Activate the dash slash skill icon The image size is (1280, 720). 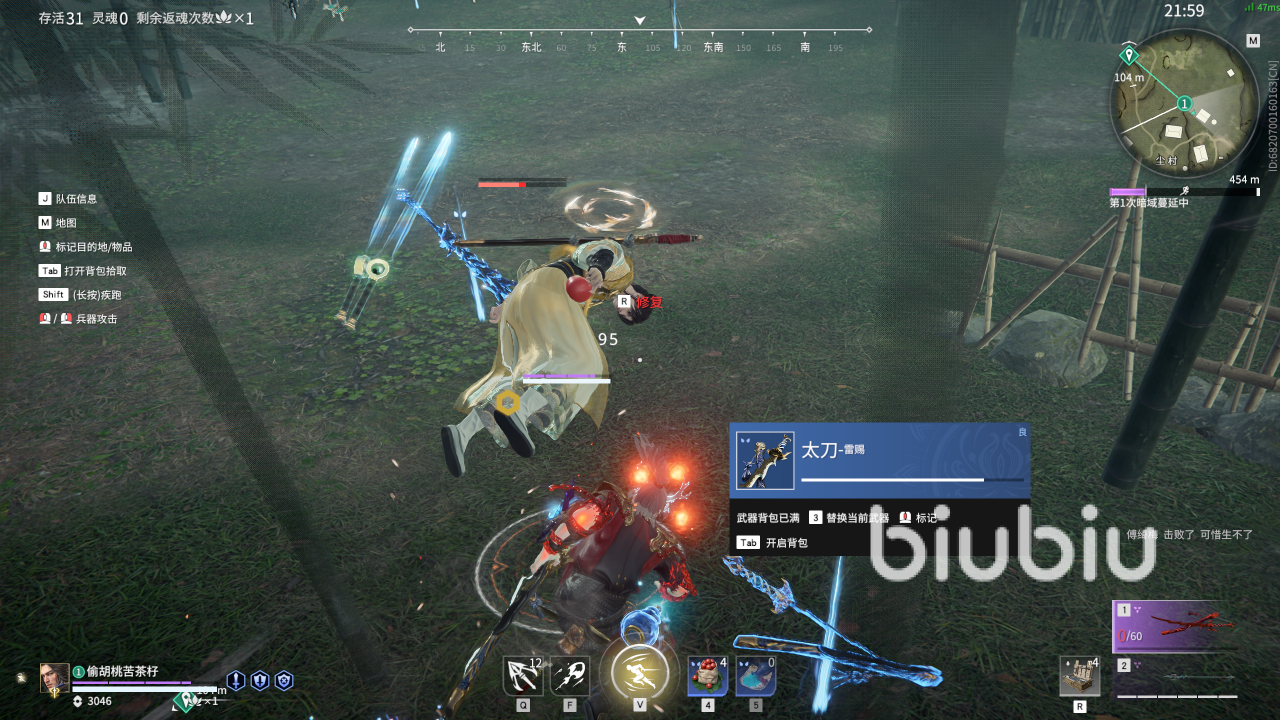tap(570, 676)
